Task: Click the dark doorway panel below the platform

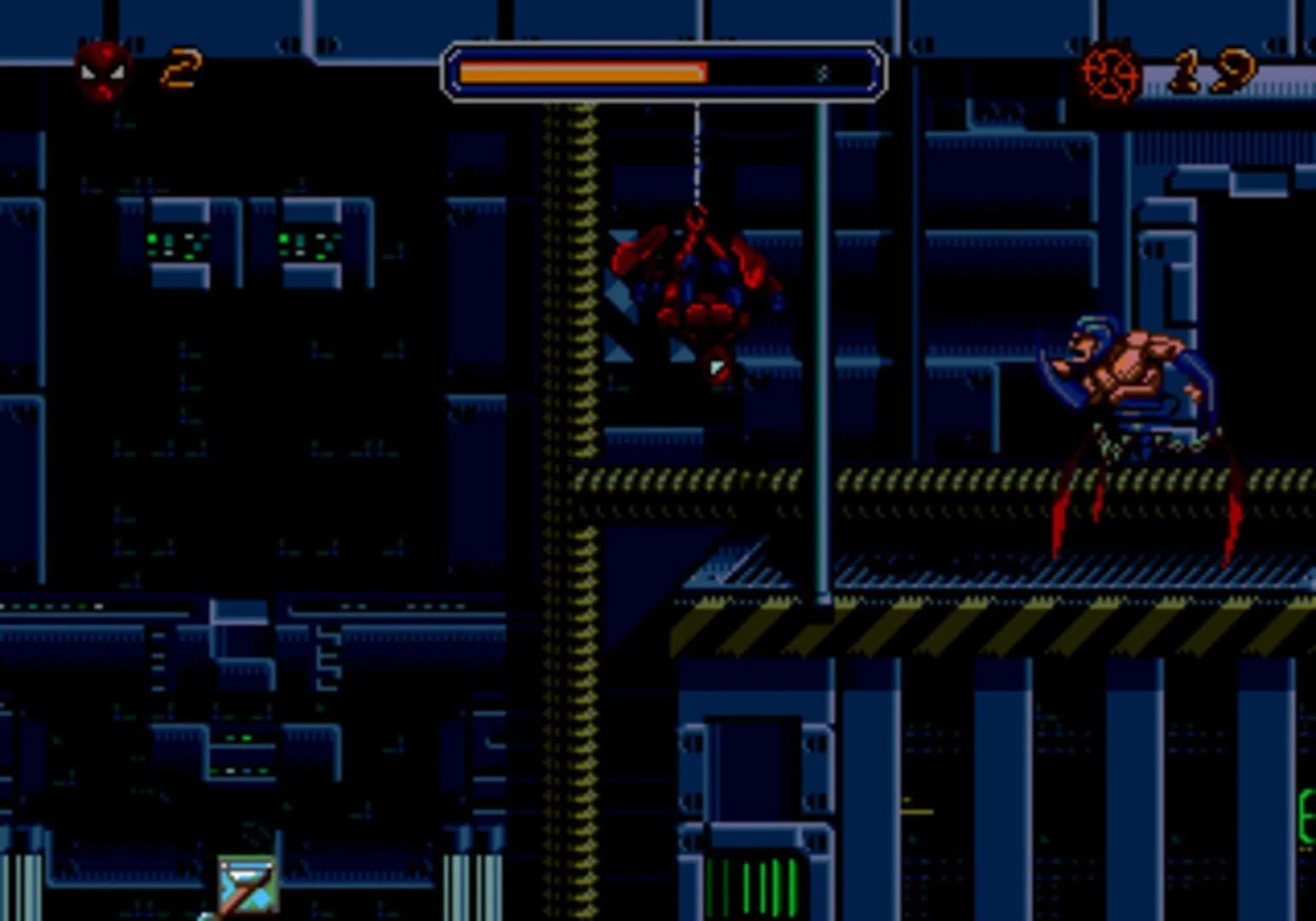Action: tap(751, 767)
